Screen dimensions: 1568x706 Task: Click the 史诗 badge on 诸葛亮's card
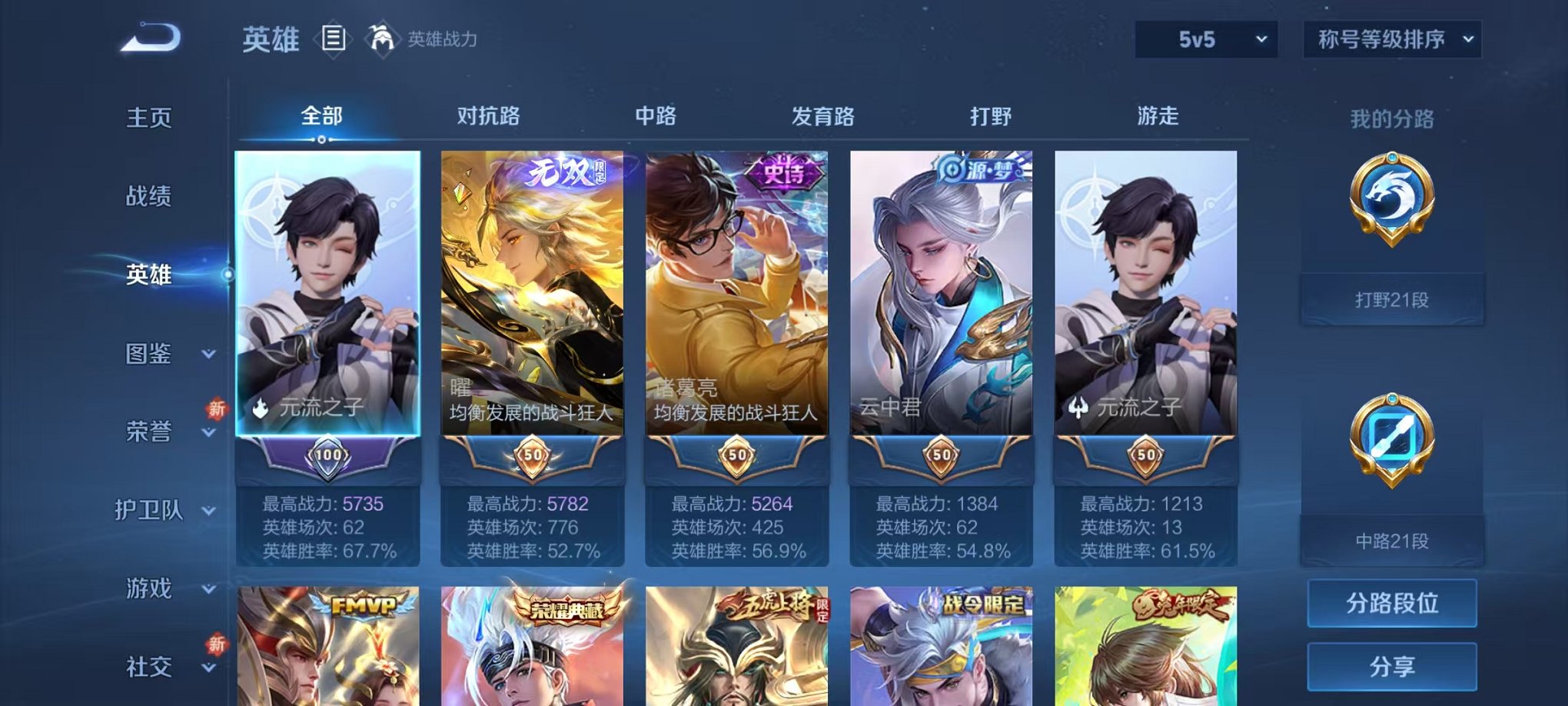click(784, 171)
